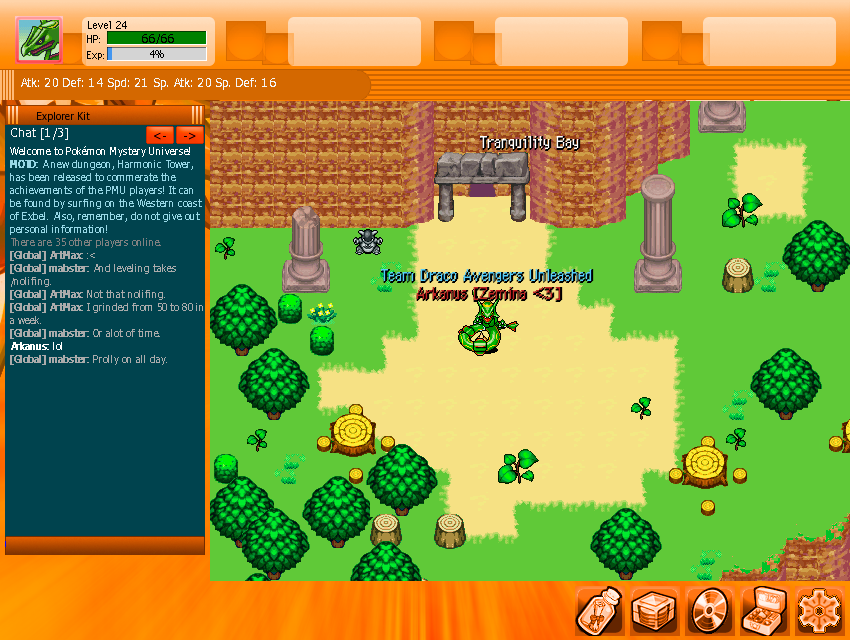Go to the previous Explorer Kit page
Screen dimensions: 850x640
click(x=159, y=135)
